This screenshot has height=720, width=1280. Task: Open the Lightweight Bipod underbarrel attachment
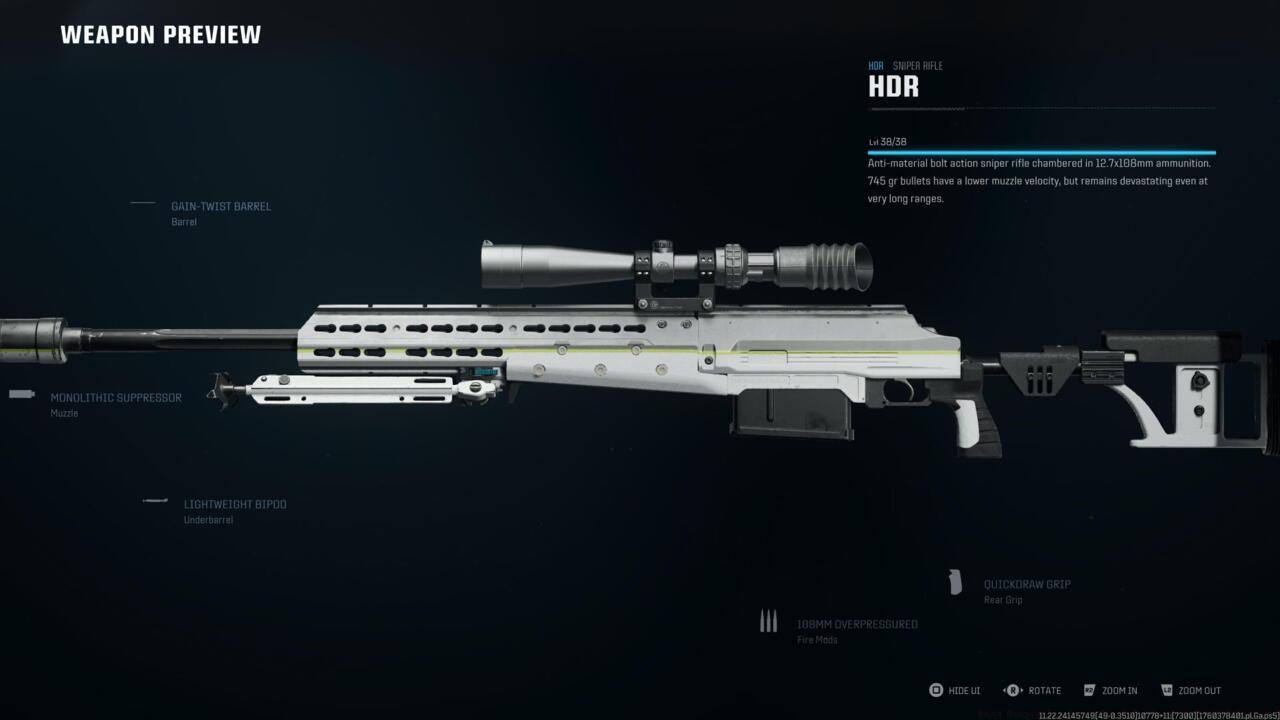point(234,505)
